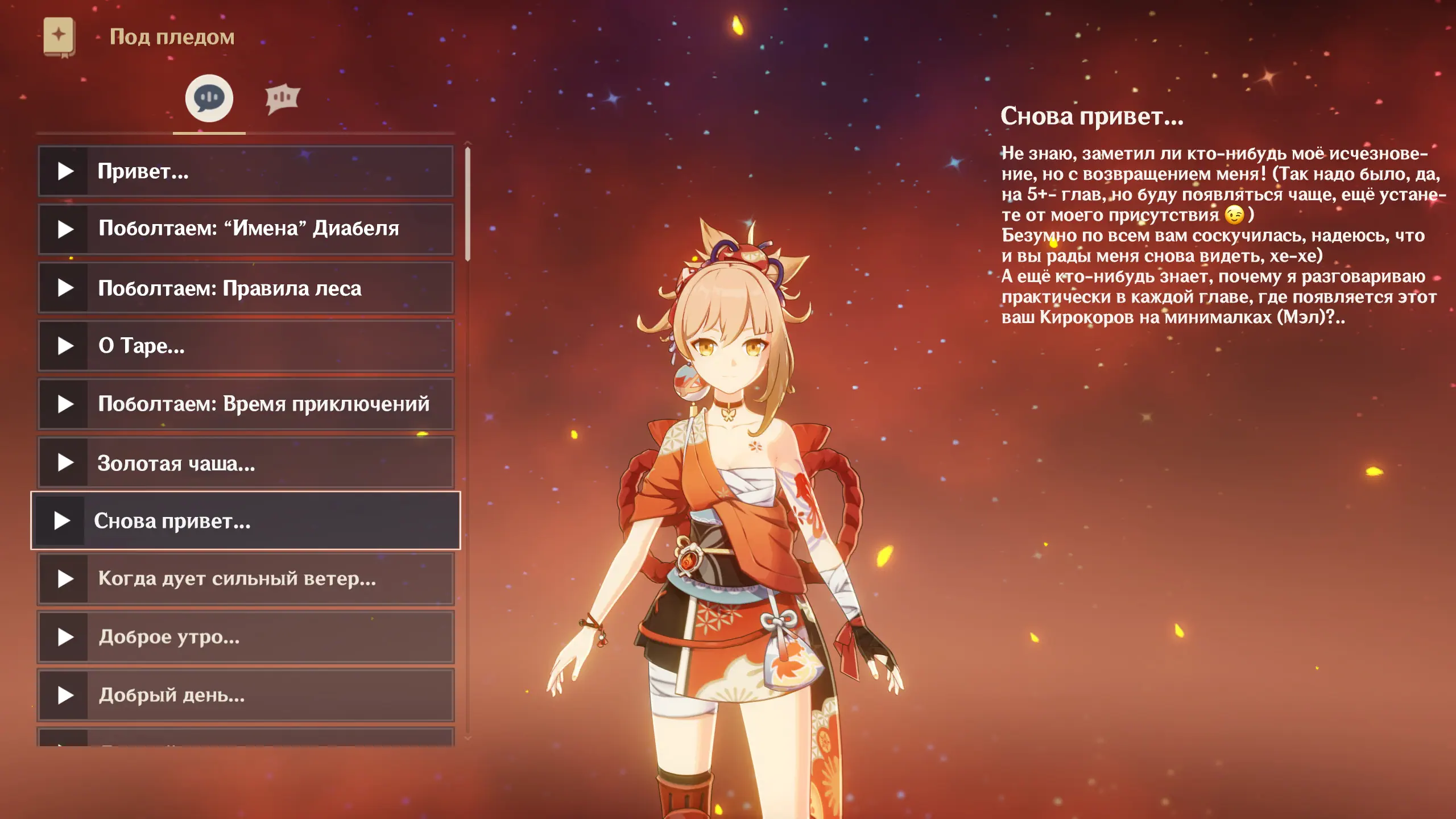Viewport: 1456px width, 819px height.
Task: Select the "Добрый день..." voice line
Action: tap(246, 695)
